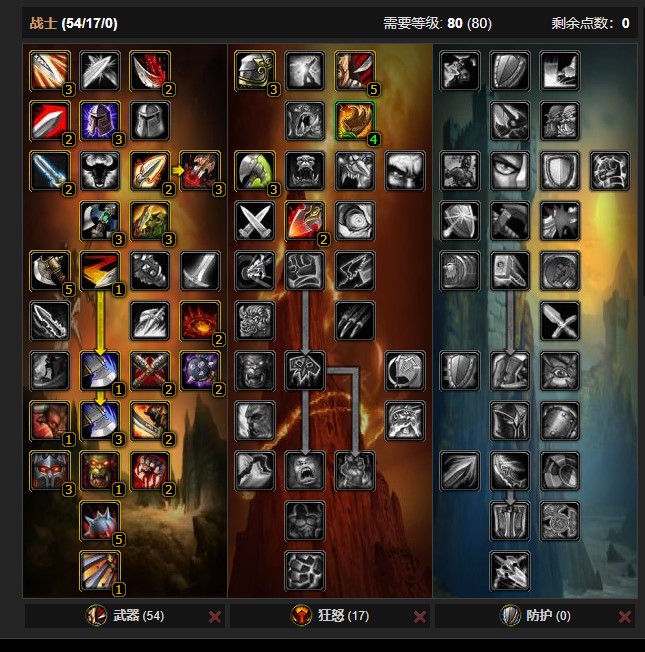Screen dimensions: 645x652
Task: Reset the 武器 talent tree with red X
Action: tap(215, 617)
